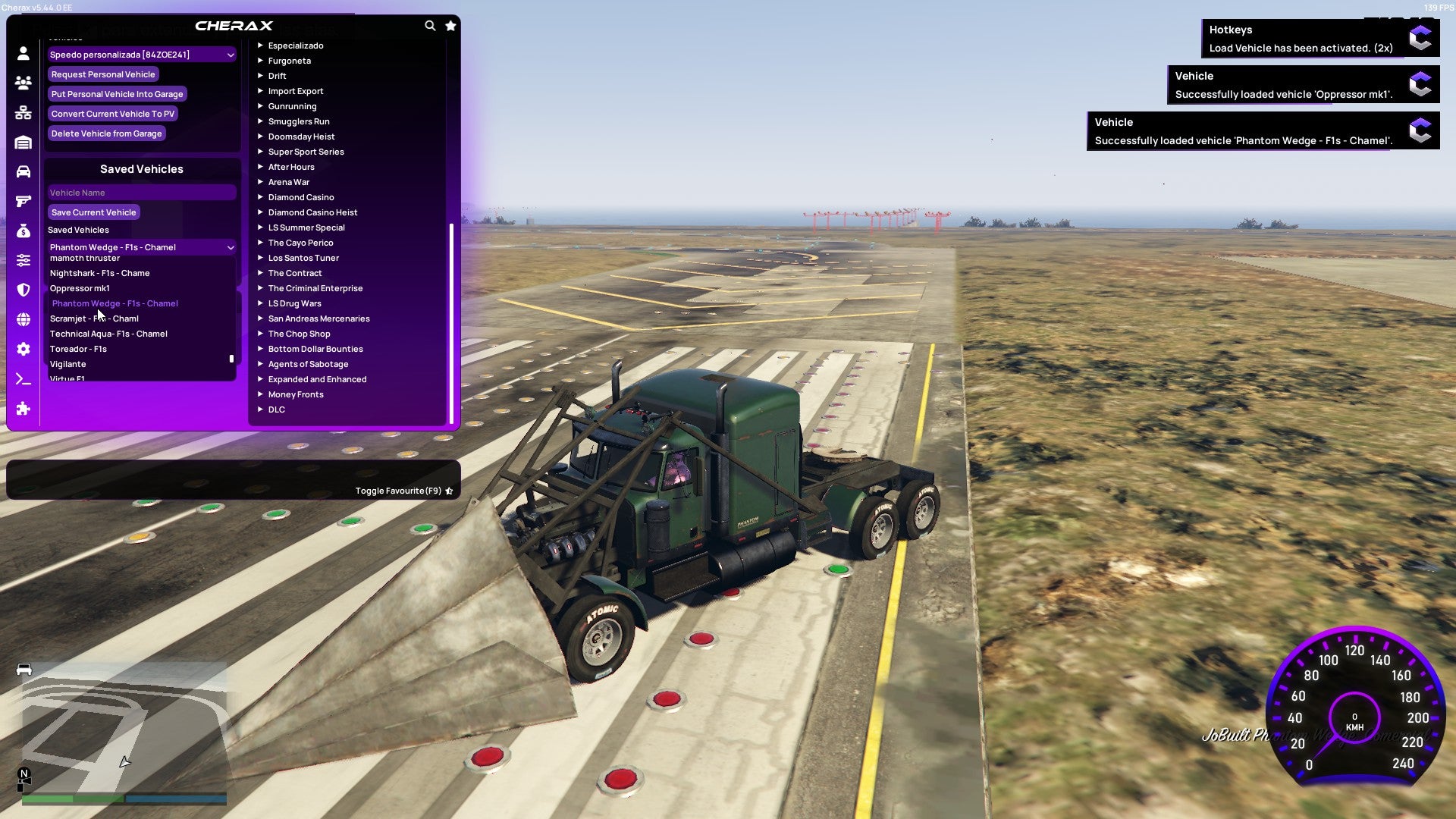
Task: Choose The Chop Shop category
Action: (299, 334)
